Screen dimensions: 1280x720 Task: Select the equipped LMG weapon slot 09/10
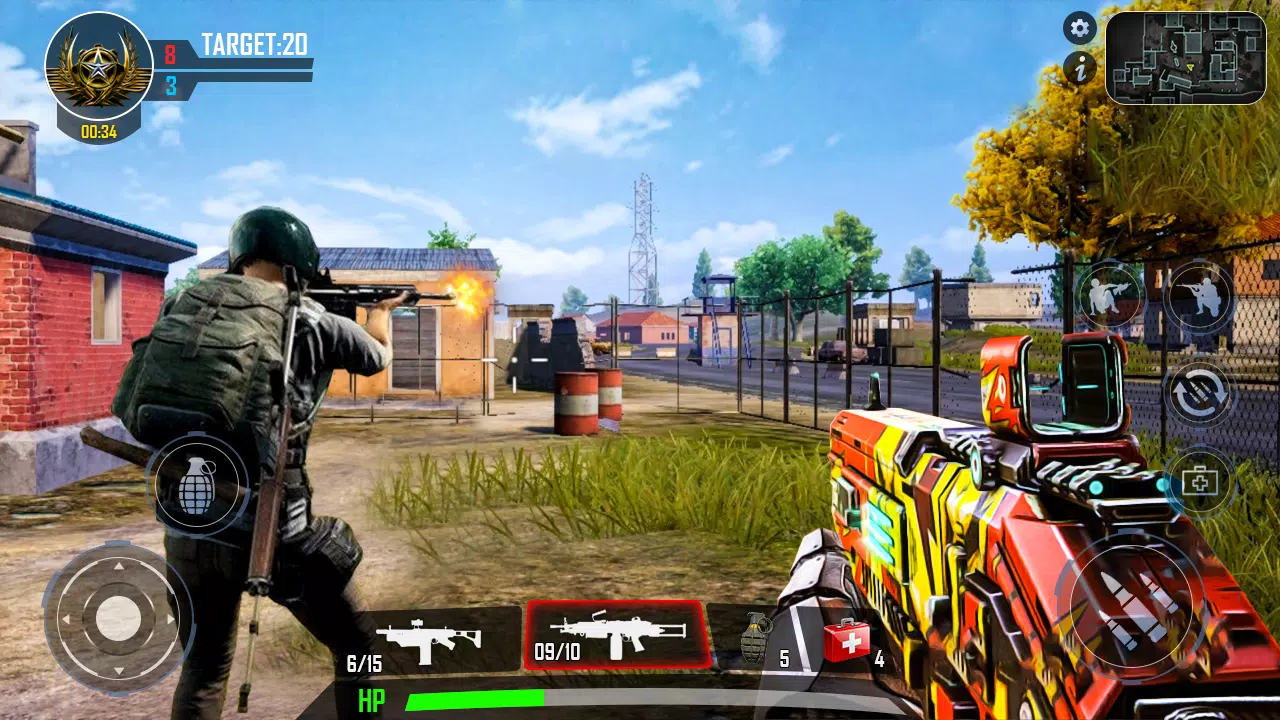tap(620, 635)
